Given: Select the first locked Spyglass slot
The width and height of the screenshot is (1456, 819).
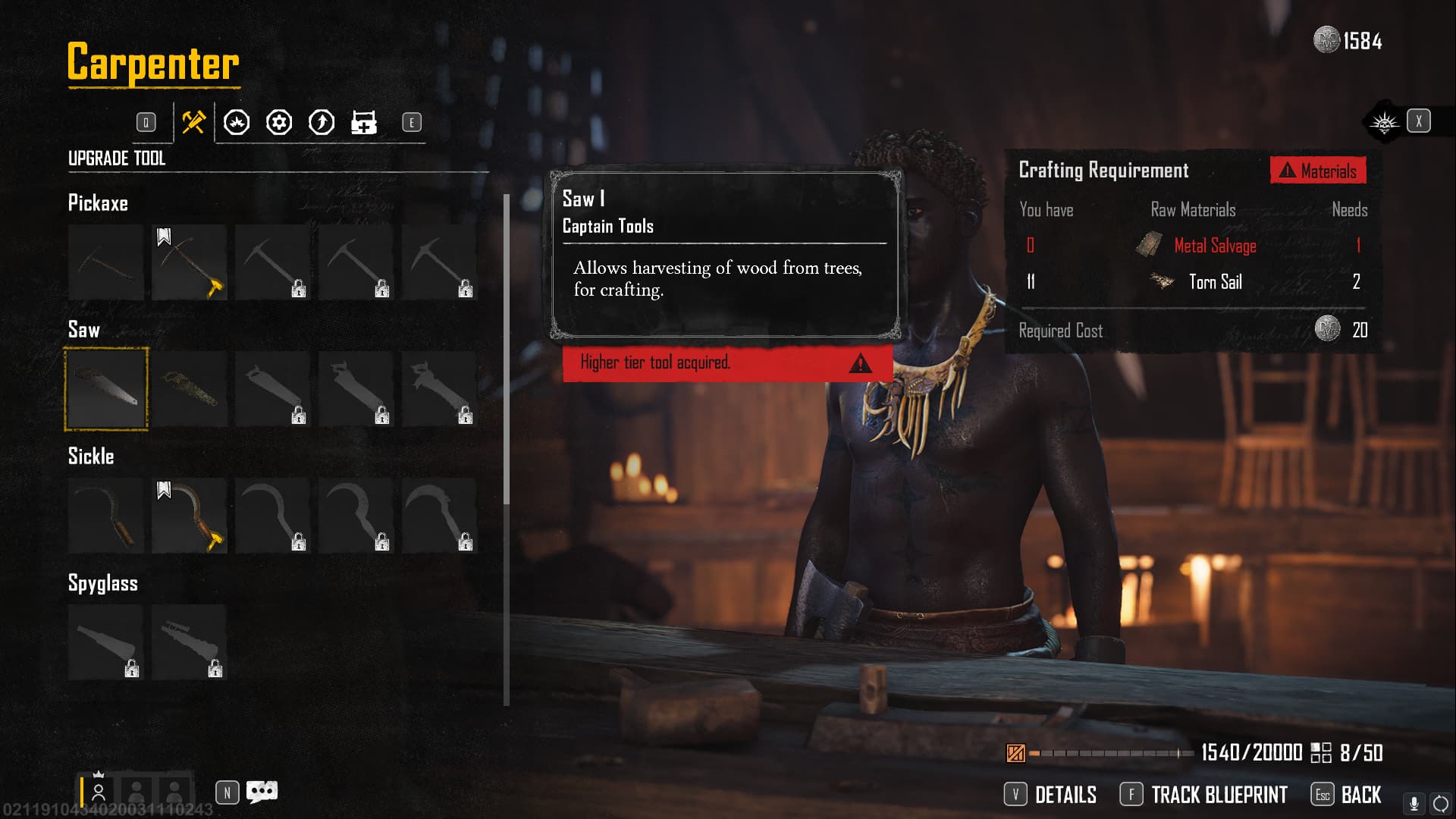Looking at the screenshot, I should click(106, 642).
